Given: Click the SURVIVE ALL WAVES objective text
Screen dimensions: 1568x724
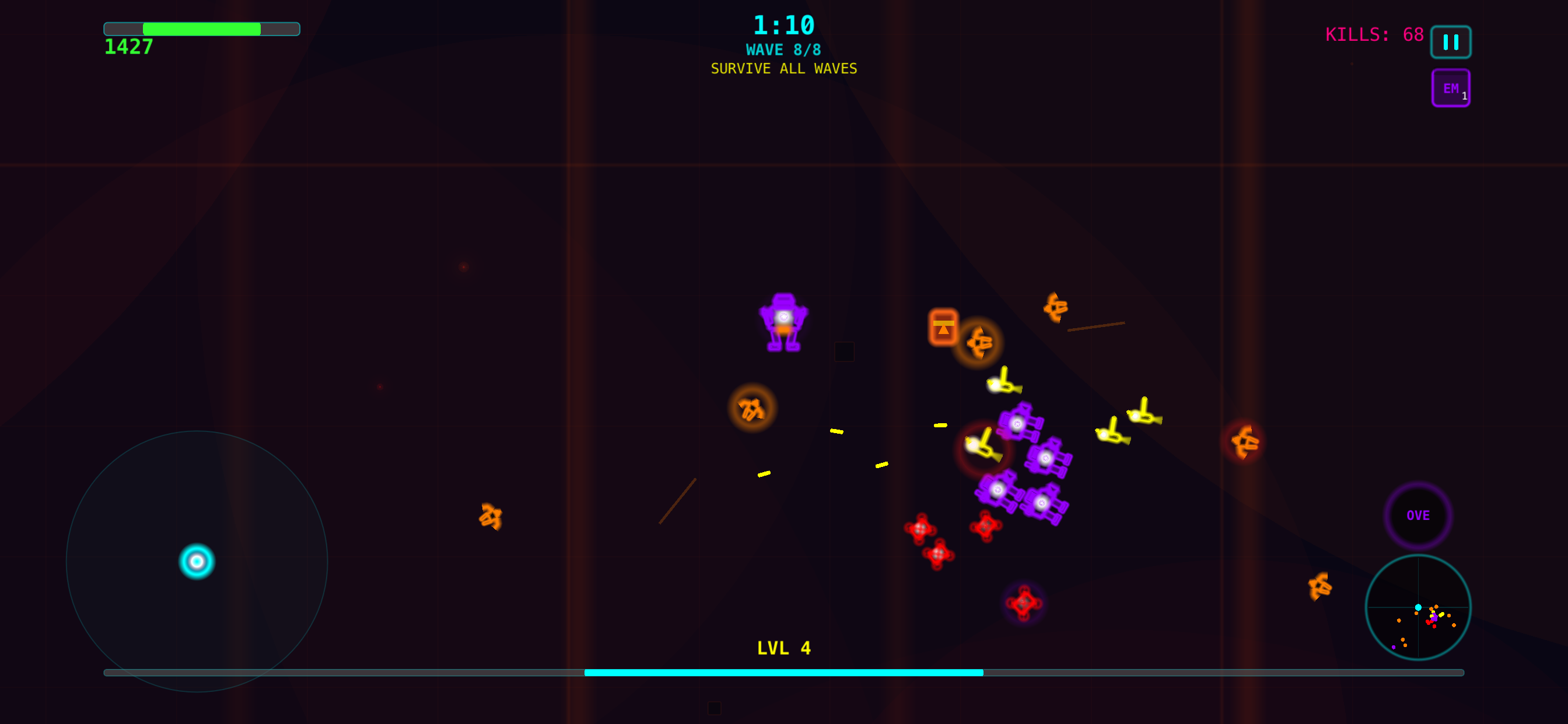Looking at the screenshot, I should 784,68.
